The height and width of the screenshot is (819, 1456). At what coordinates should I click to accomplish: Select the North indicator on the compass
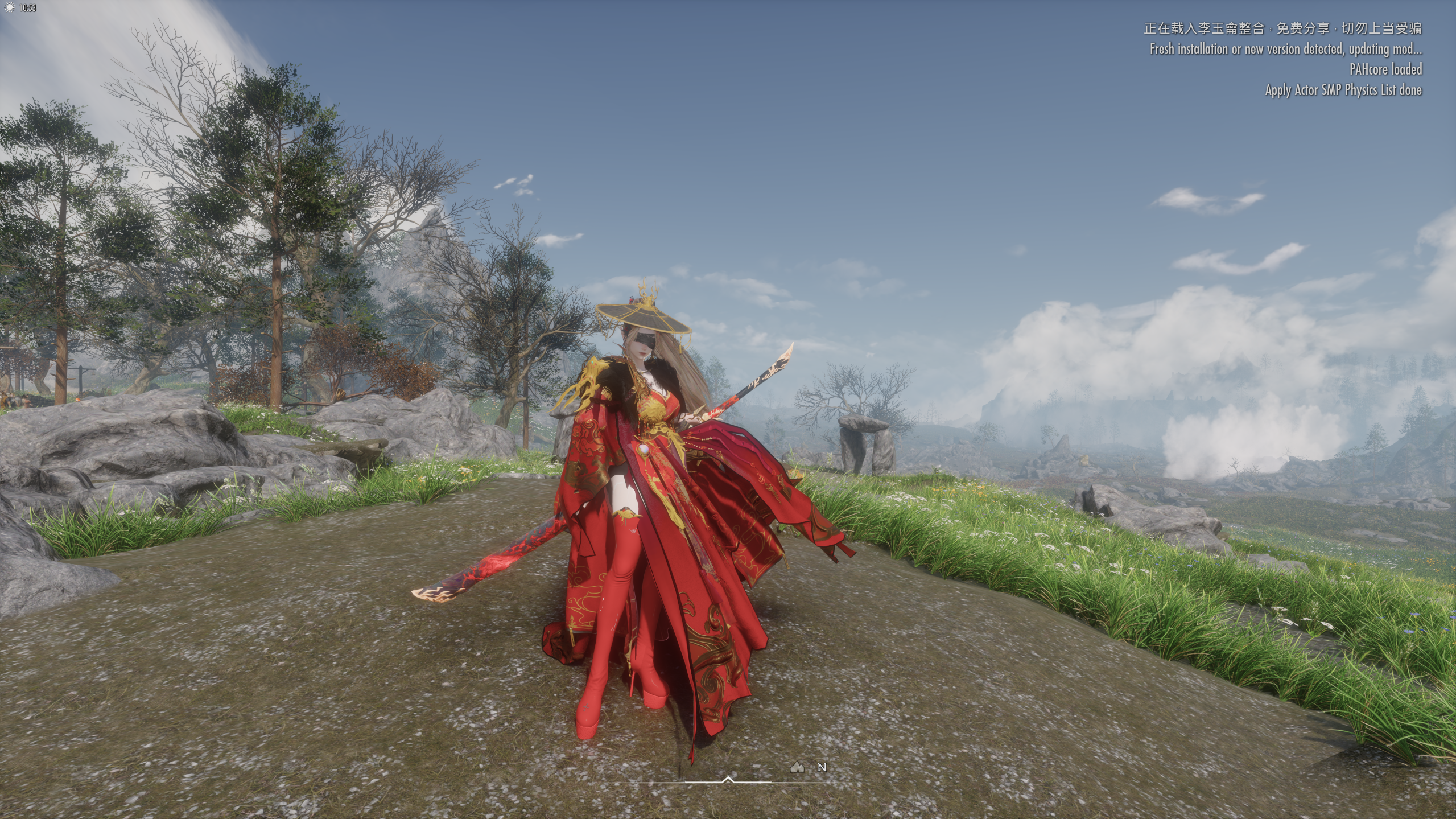(x=822, y=768)
